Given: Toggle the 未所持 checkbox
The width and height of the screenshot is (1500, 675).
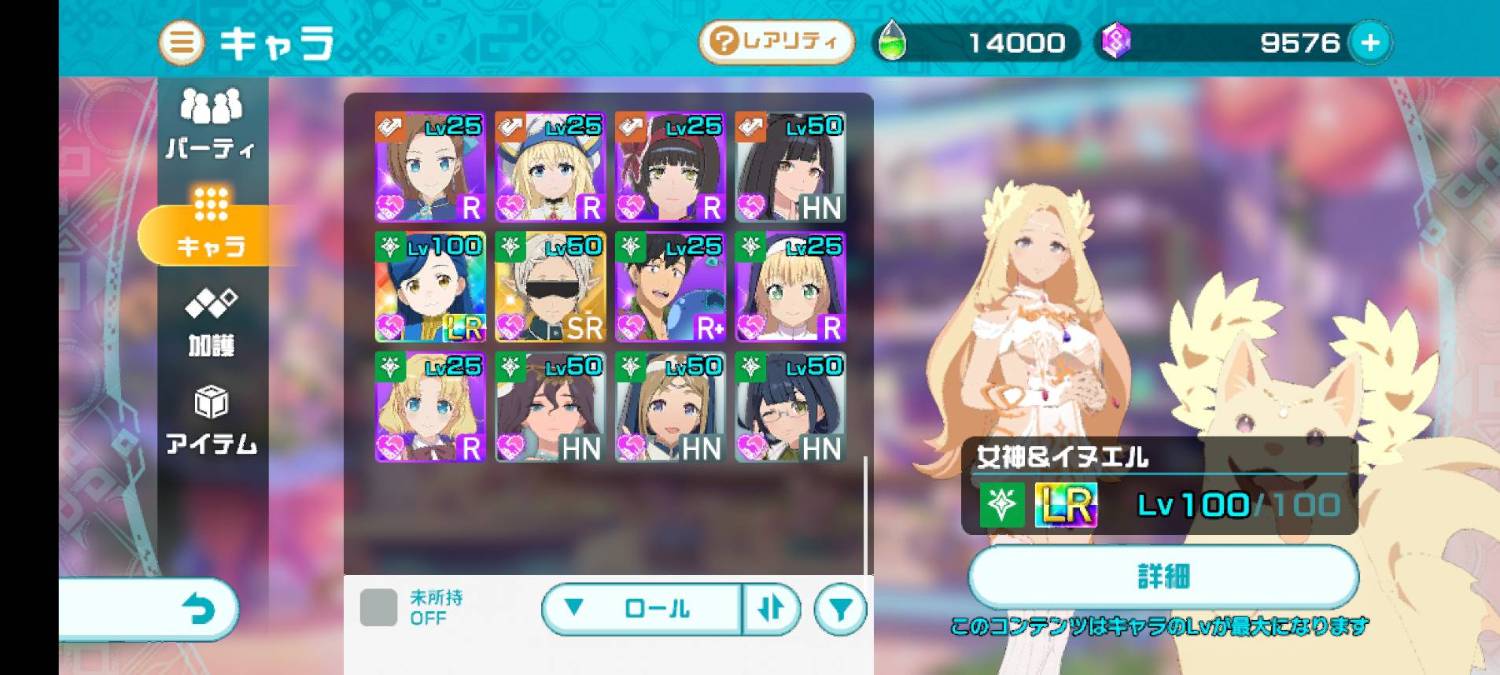Looking at the screenshot, I should (x=378, y=608).
